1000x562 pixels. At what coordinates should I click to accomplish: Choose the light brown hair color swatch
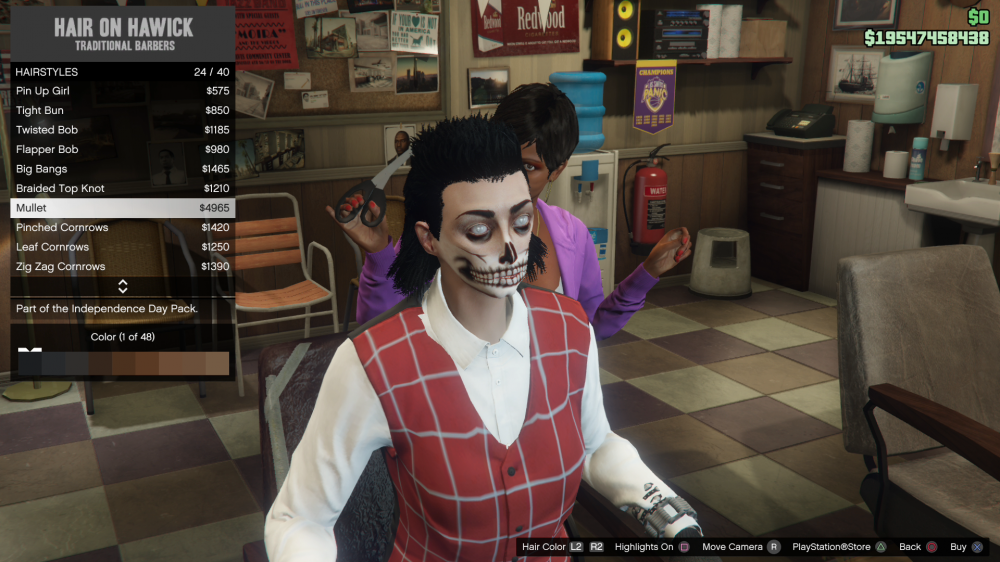[x=216, y=363]
